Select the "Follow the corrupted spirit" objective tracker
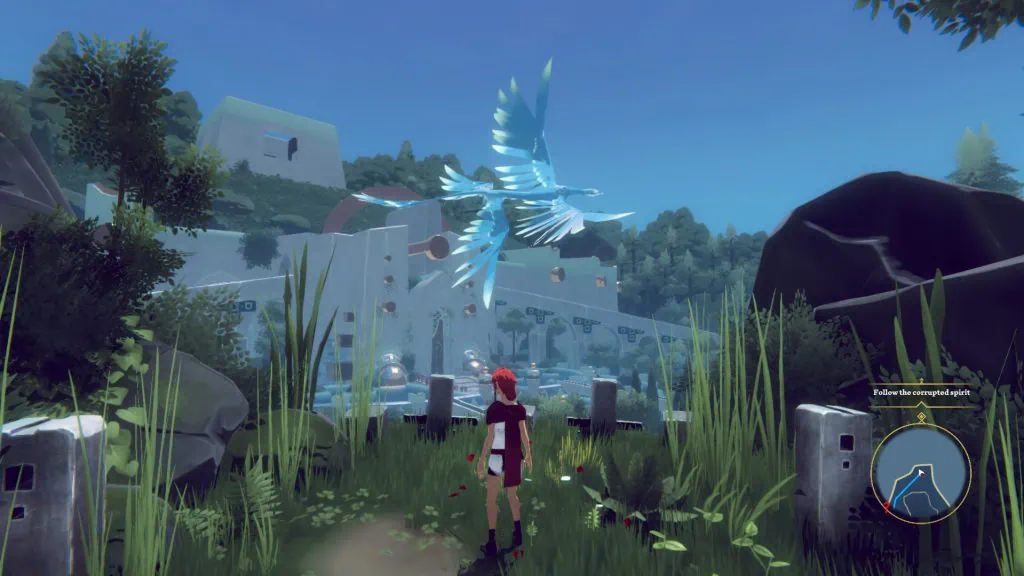This screenshot has width=1024, height=576. pyautogui.click(x=920, y=393)
